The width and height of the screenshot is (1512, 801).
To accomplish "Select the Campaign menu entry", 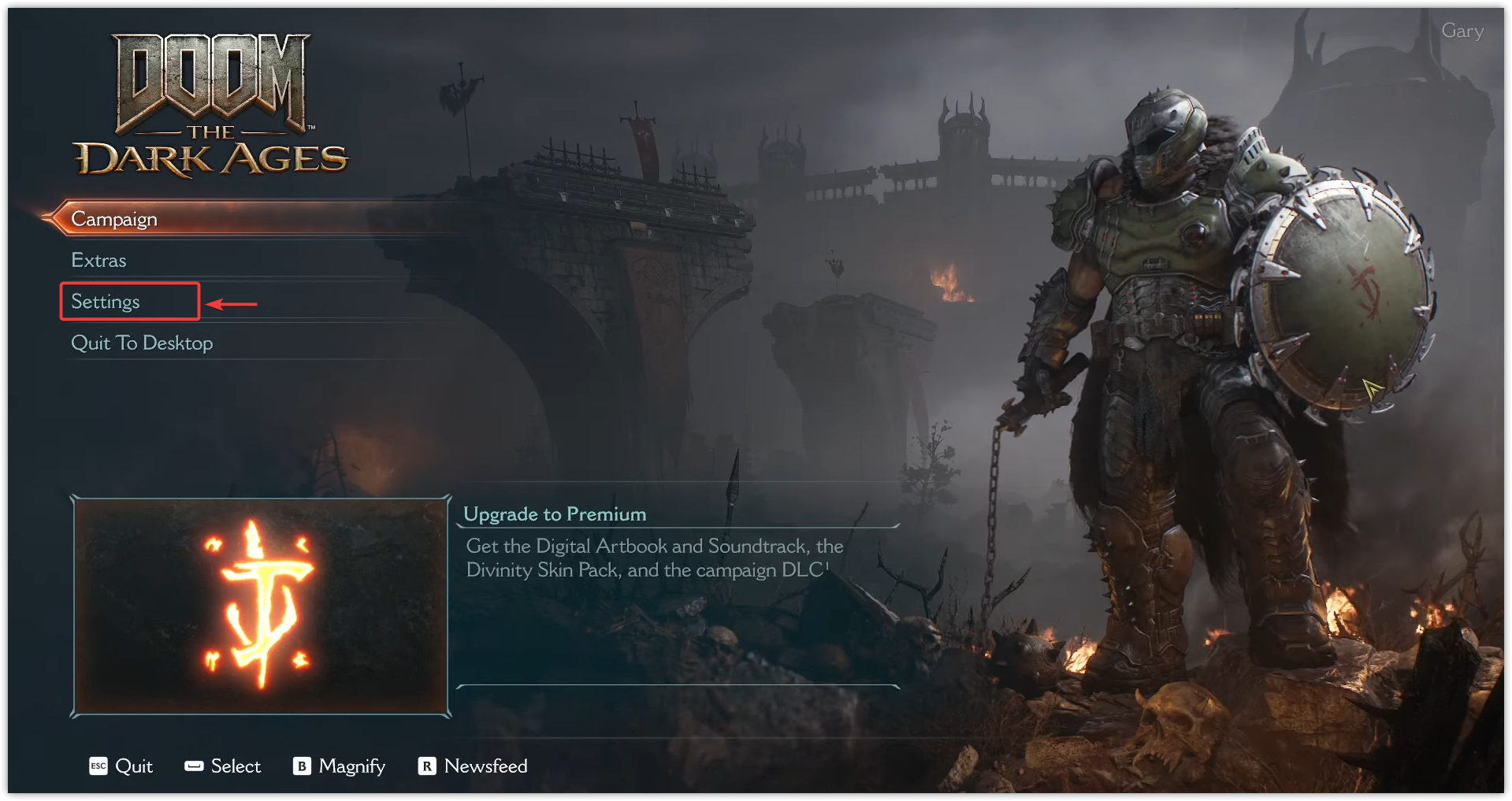I will click(115, 219).
